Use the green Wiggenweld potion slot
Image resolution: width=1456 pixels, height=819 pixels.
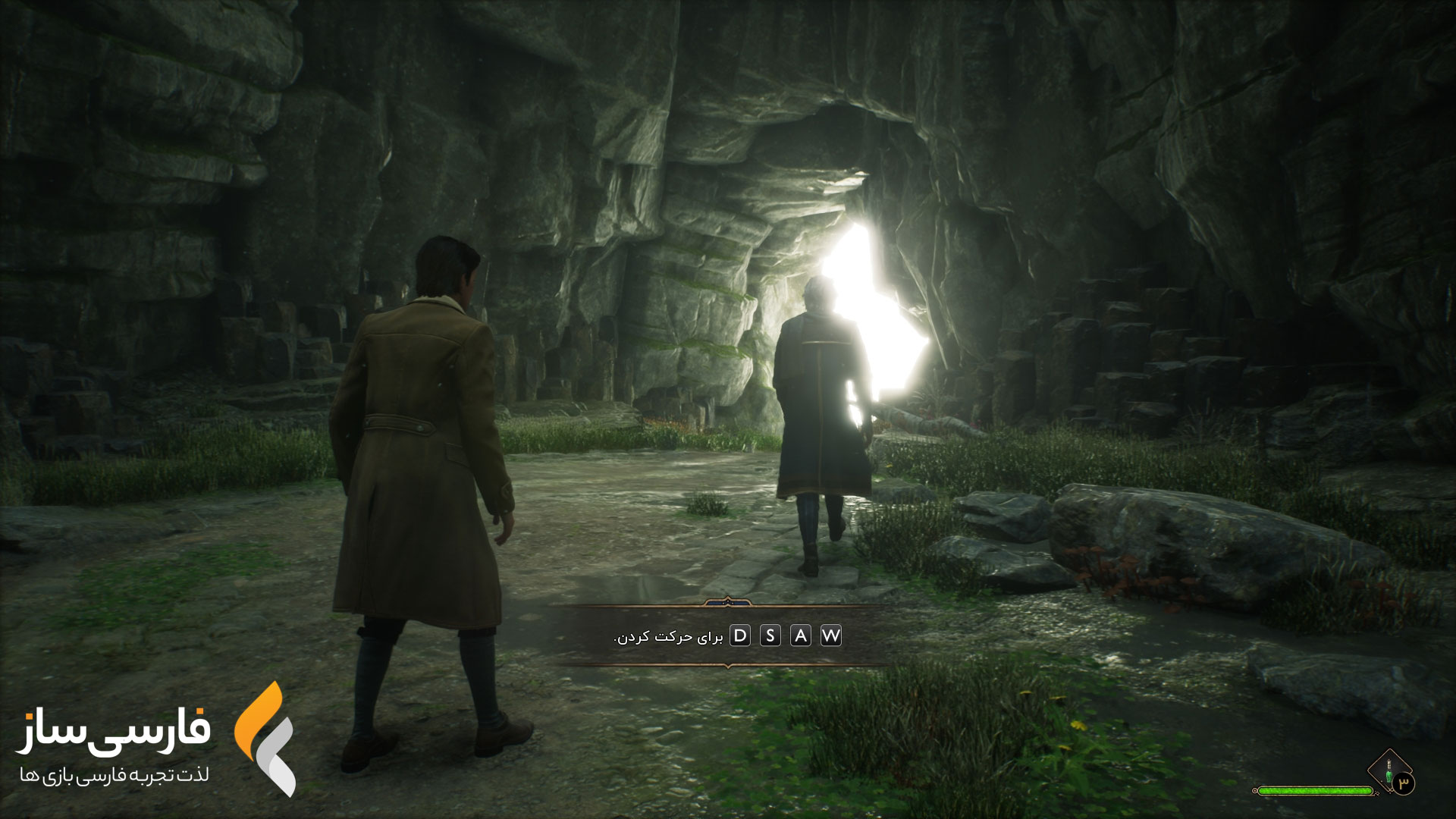coord(1389,772)
